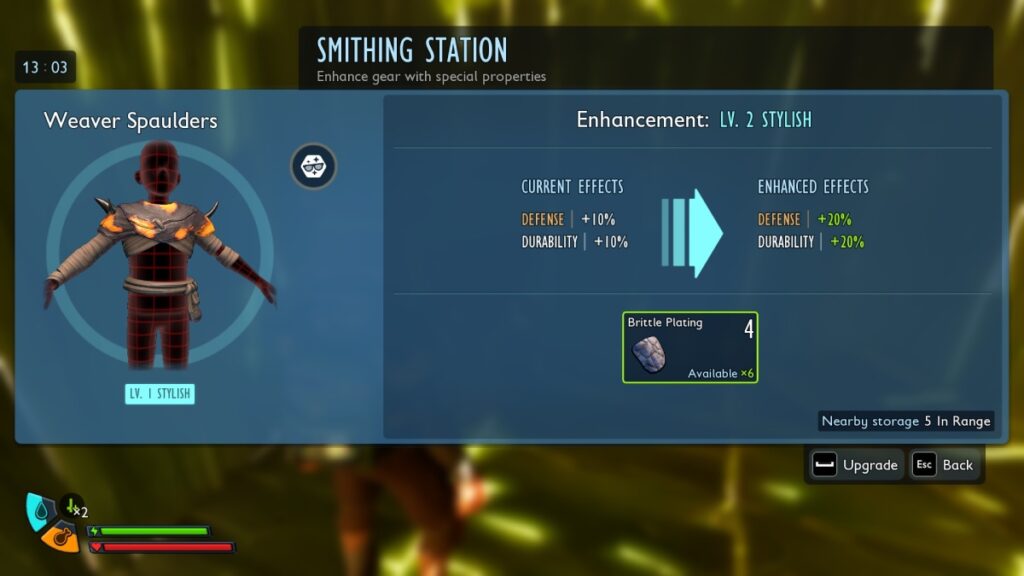Select the Weaver Spaulders armor preview
Viewport: 1024px width, 576px height.
(x=159, y=256)
